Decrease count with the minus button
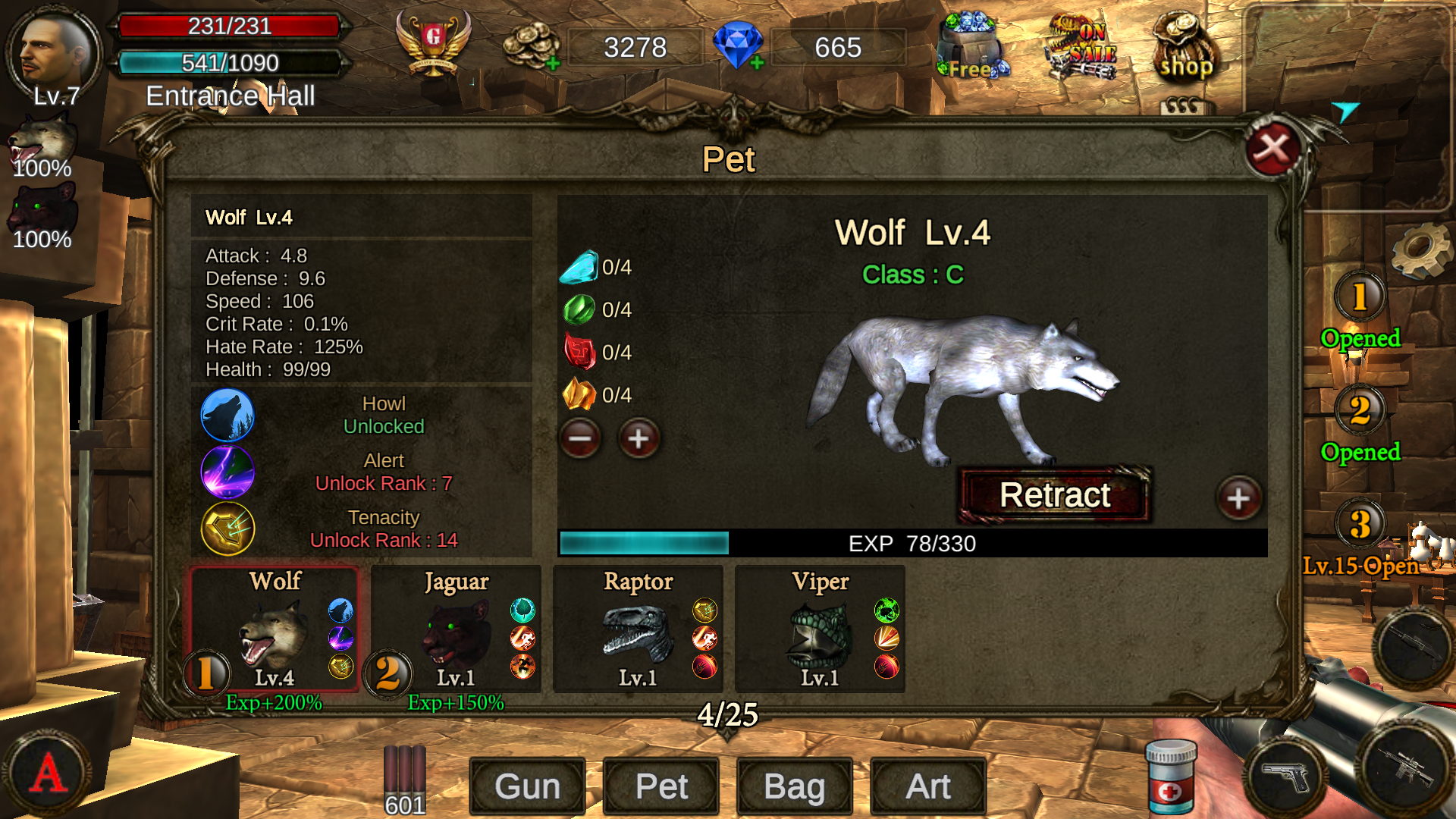The image size is (1456, 819). click(x=580, y=438)
